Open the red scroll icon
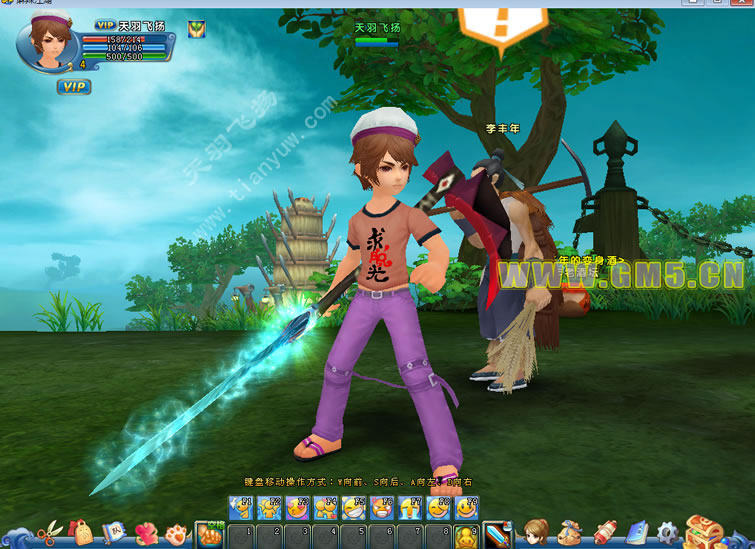The image size is (755, 549). (605, 531)
